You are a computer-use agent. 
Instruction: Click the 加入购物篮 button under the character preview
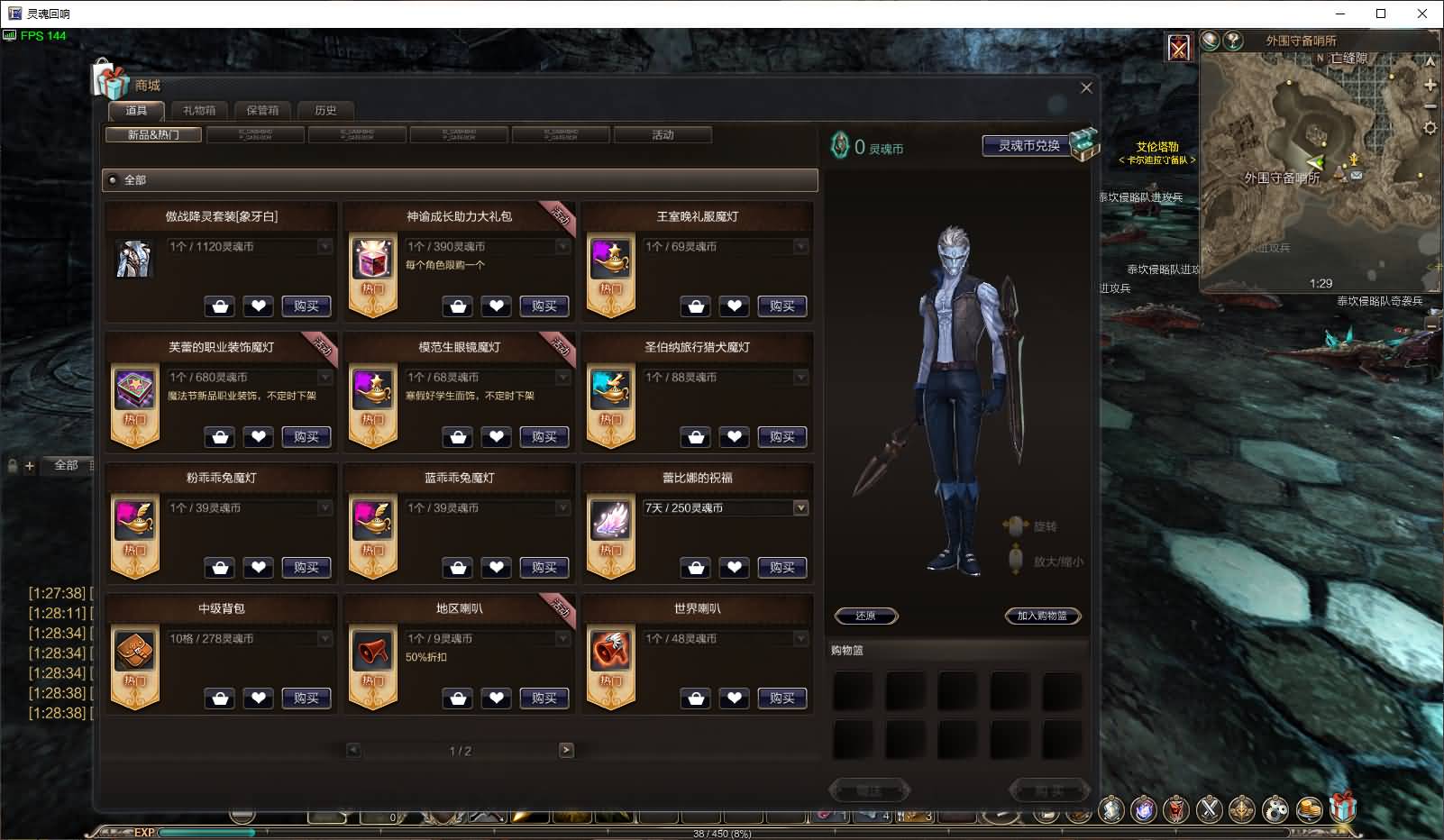1043,616
